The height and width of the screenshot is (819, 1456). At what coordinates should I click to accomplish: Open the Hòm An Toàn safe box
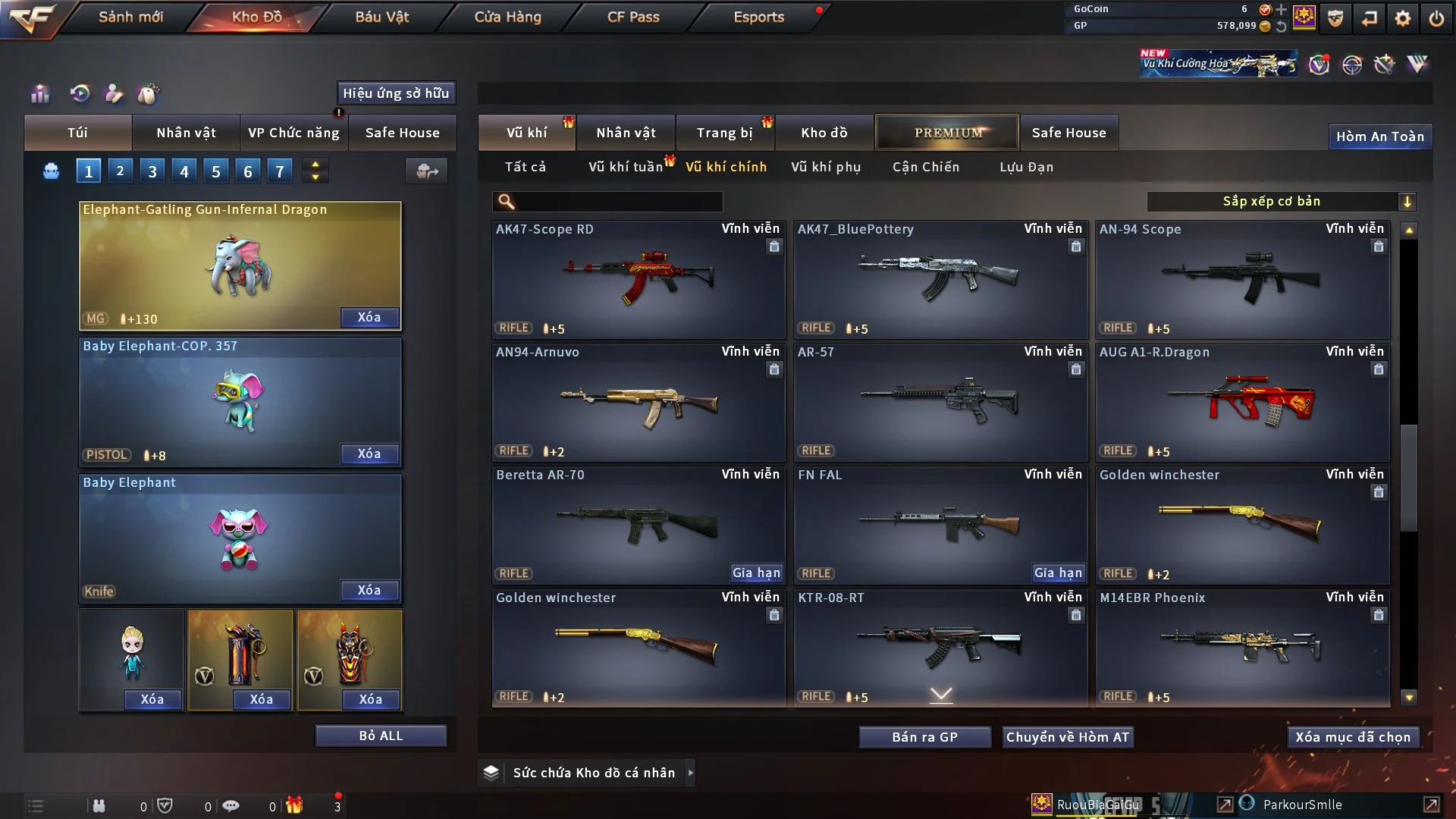(1379, 136)
